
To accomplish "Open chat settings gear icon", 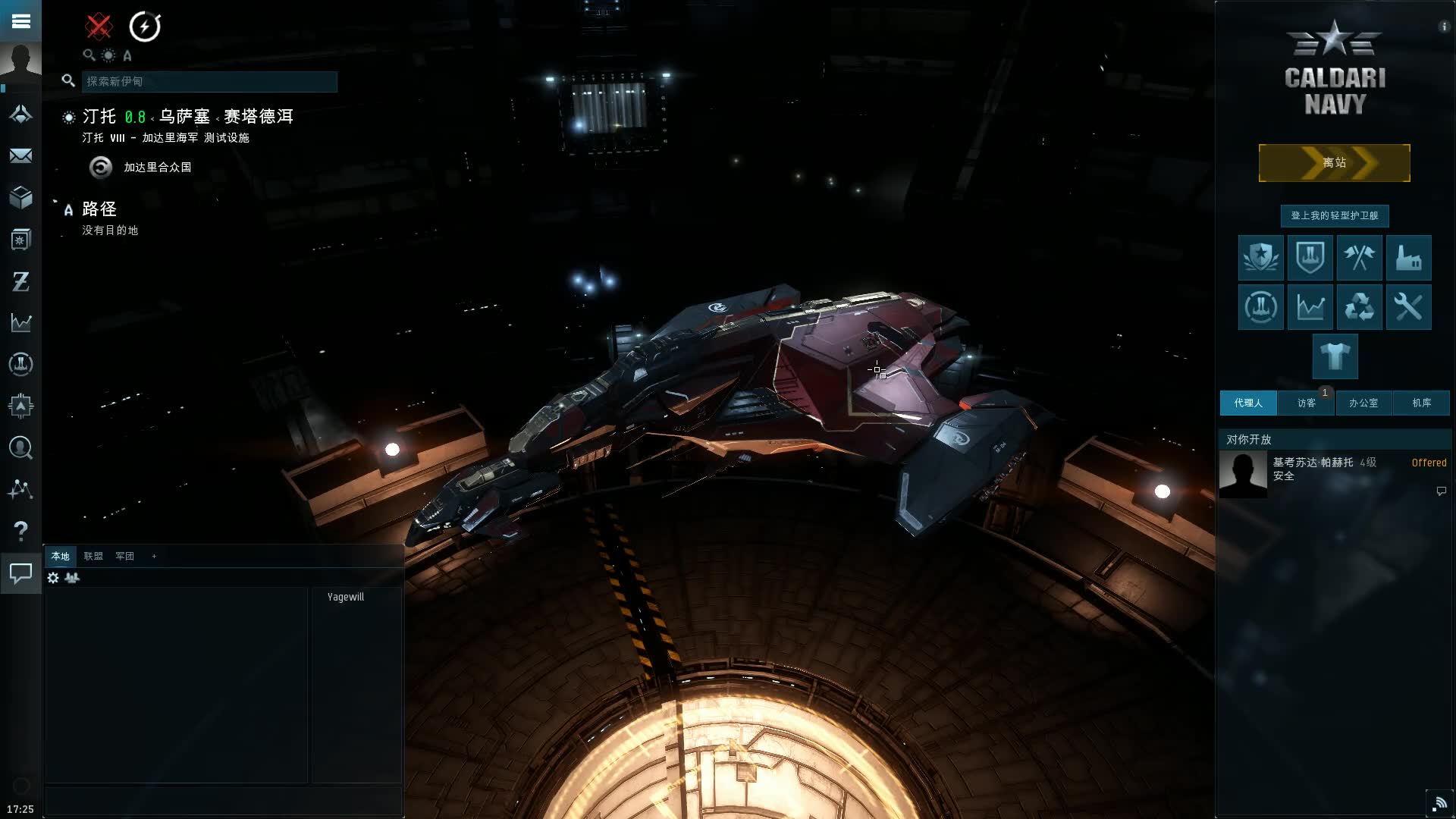I will click(x=53, y=578).
